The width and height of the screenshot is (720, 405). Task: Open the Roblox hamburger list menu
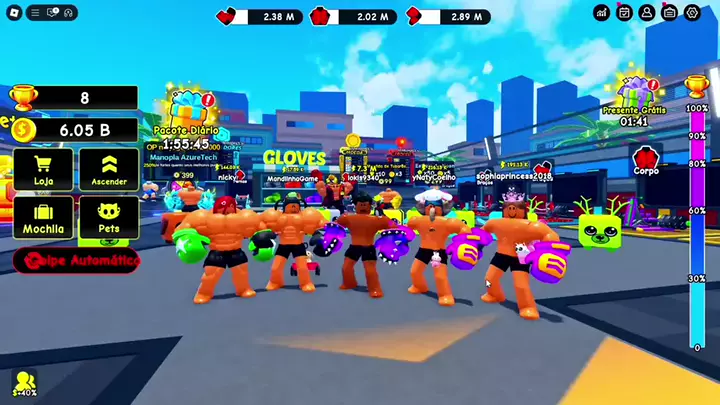(37, 13)
